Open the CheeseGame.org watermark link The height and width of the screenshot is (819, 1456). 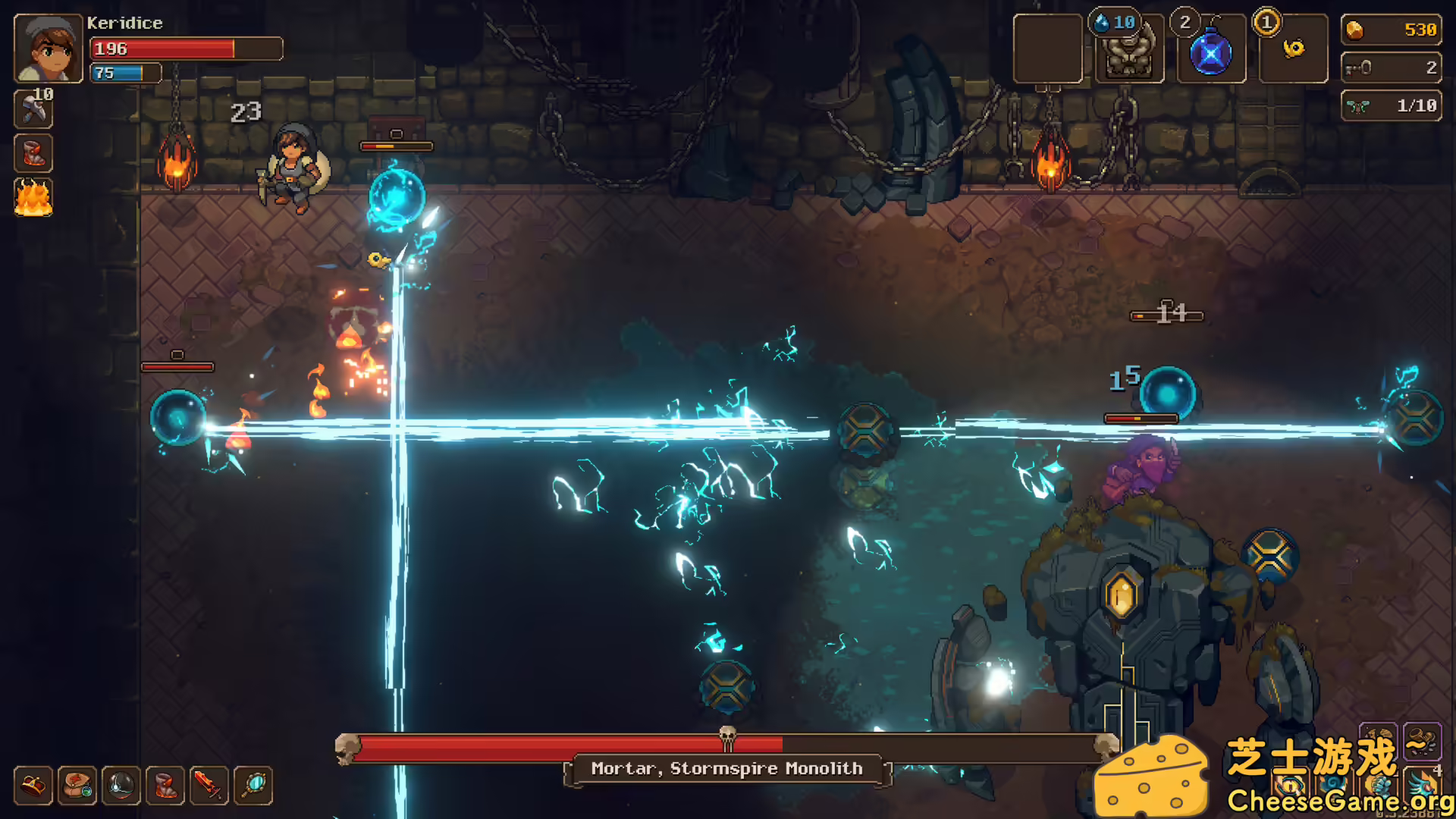[x=1339, y=801]
